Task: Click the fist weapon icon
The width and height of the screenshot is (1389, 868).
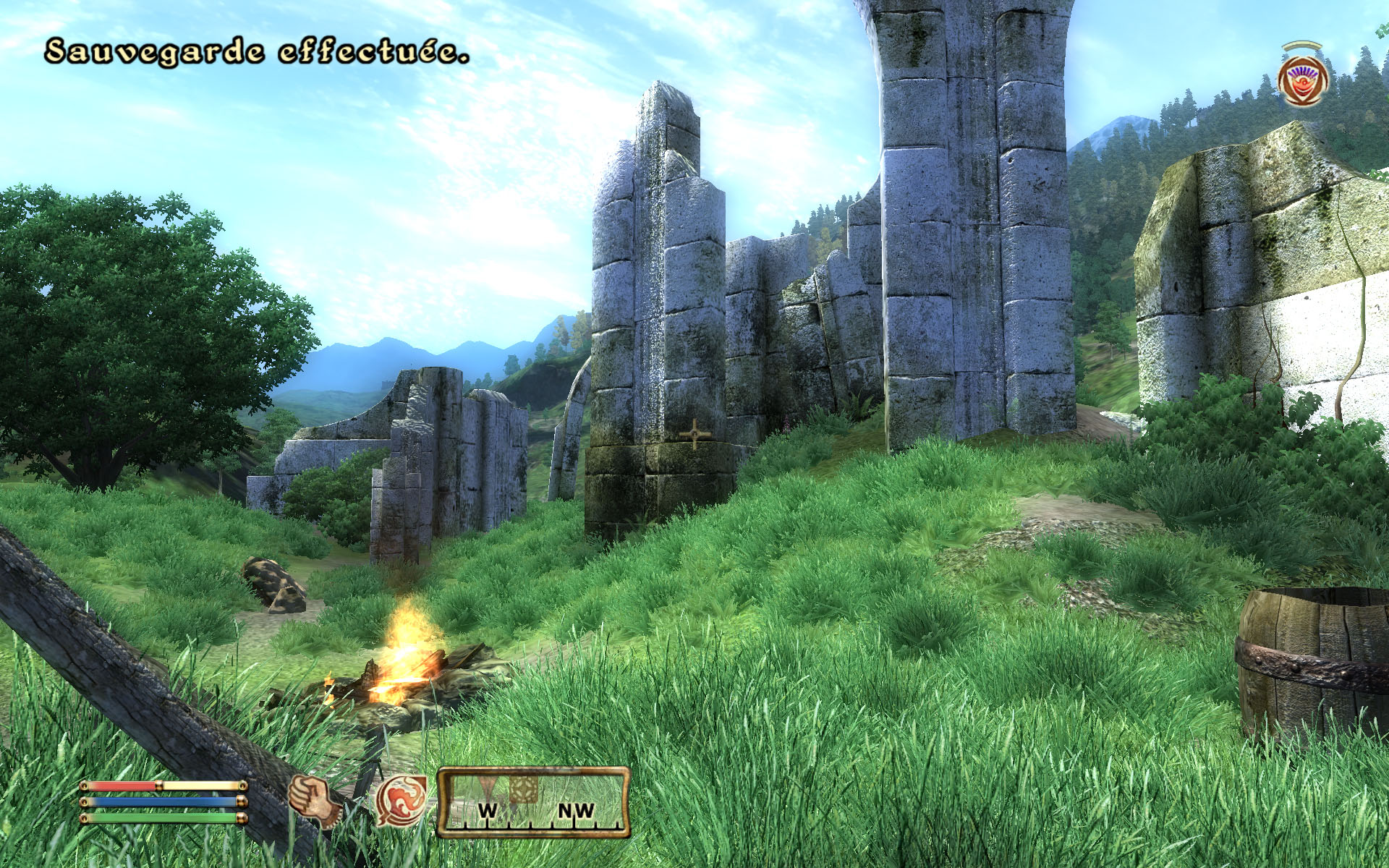Action: 314,801
